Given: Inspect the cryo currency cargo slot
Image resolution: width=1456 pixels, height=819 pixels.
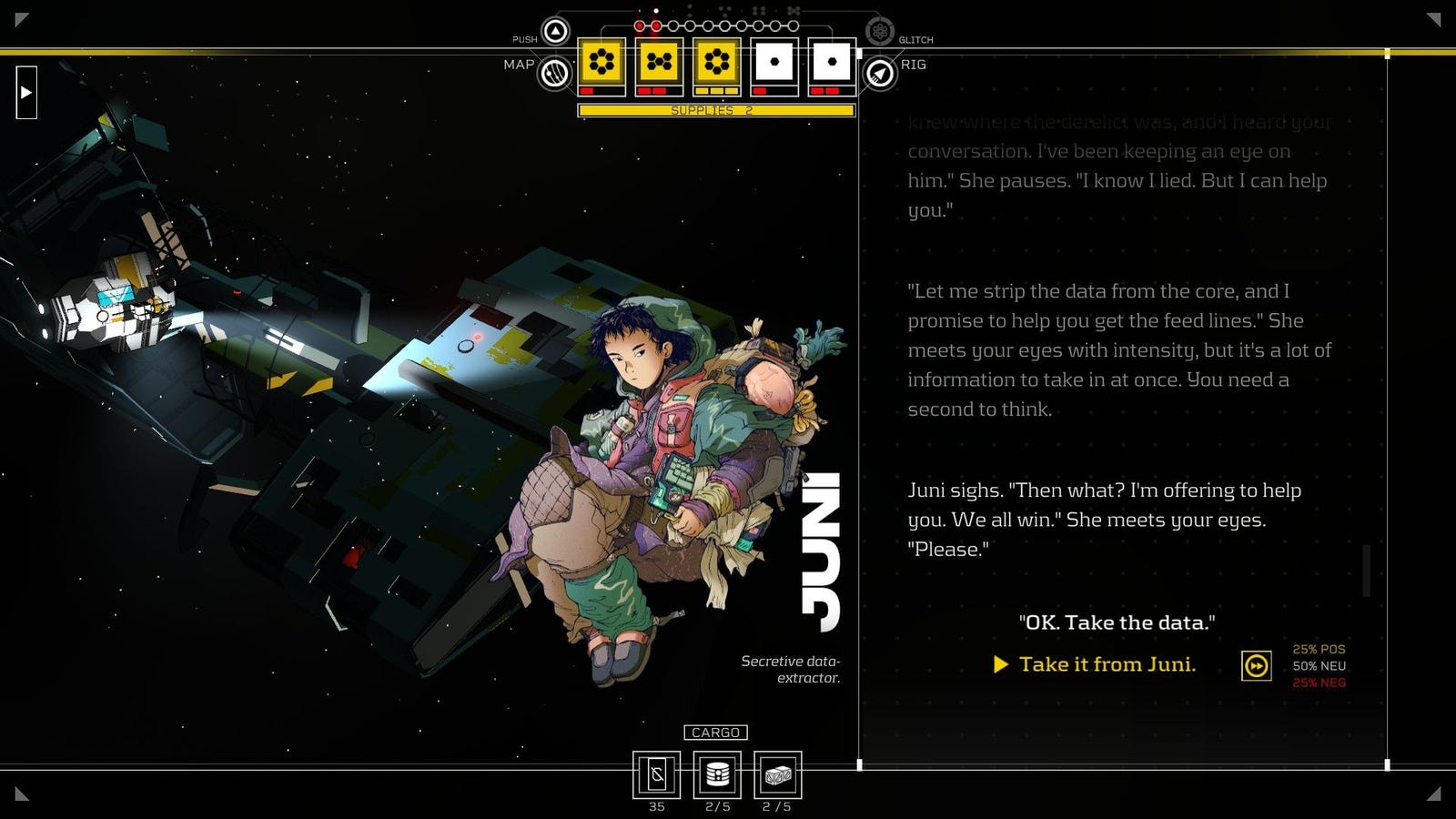Looking at the screenshot, I should [x=657, y=775].
